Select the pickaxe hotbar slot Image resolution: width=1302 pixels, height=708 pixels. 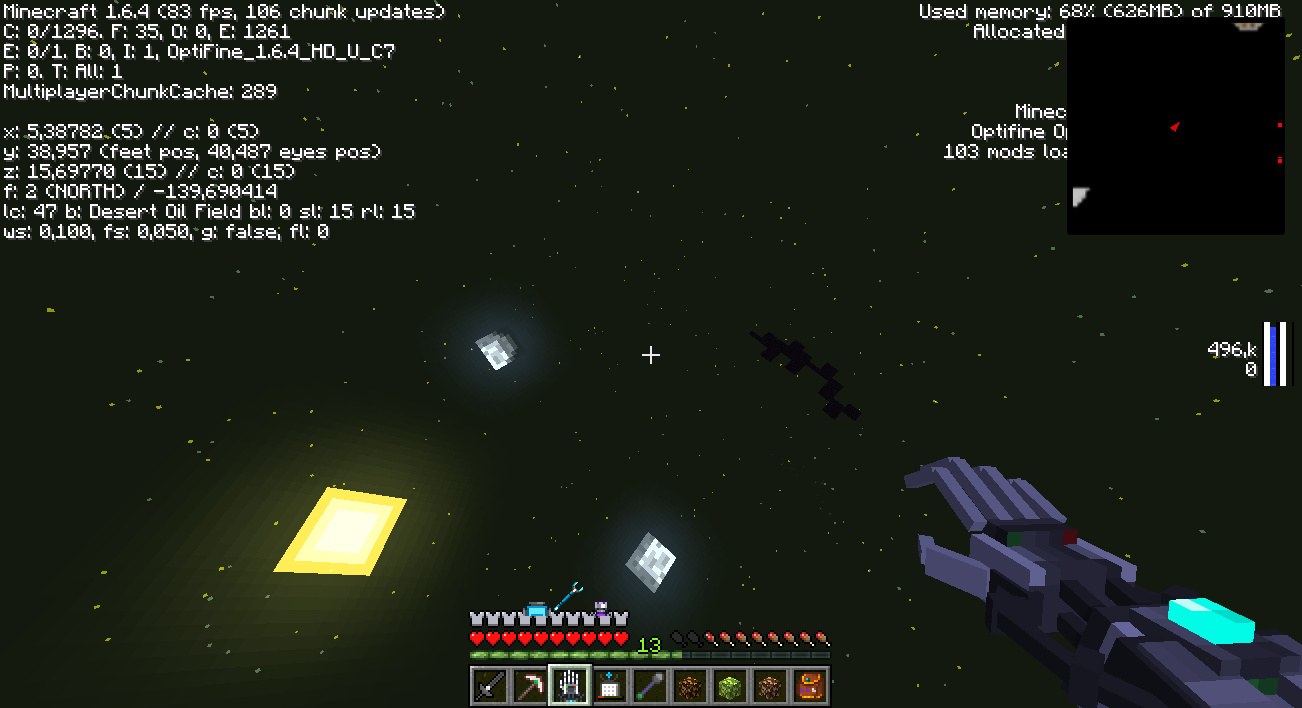coord(530,686)
